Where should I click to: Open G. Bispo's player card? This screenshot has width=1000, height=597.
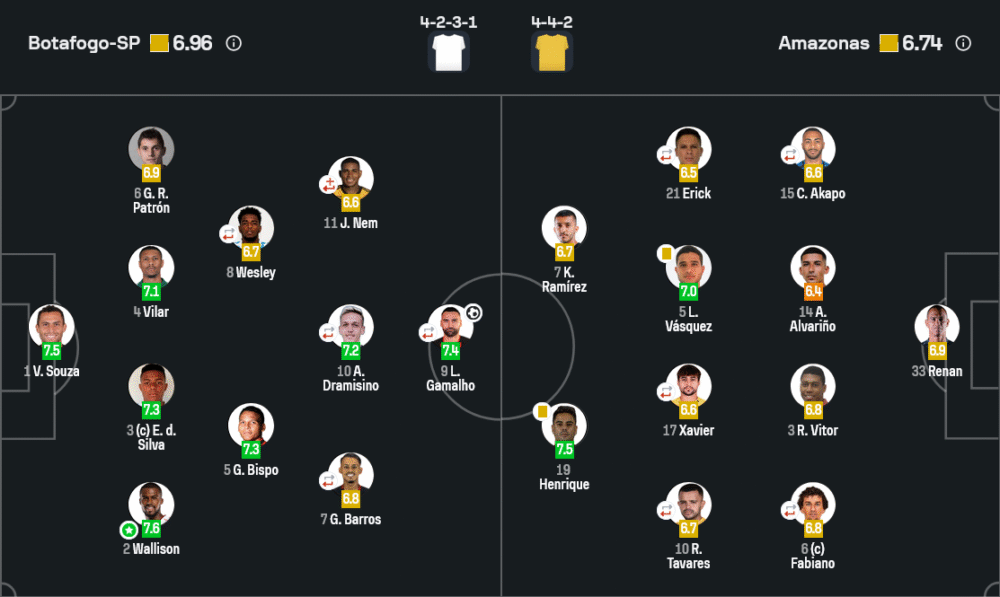coord(251,426)
